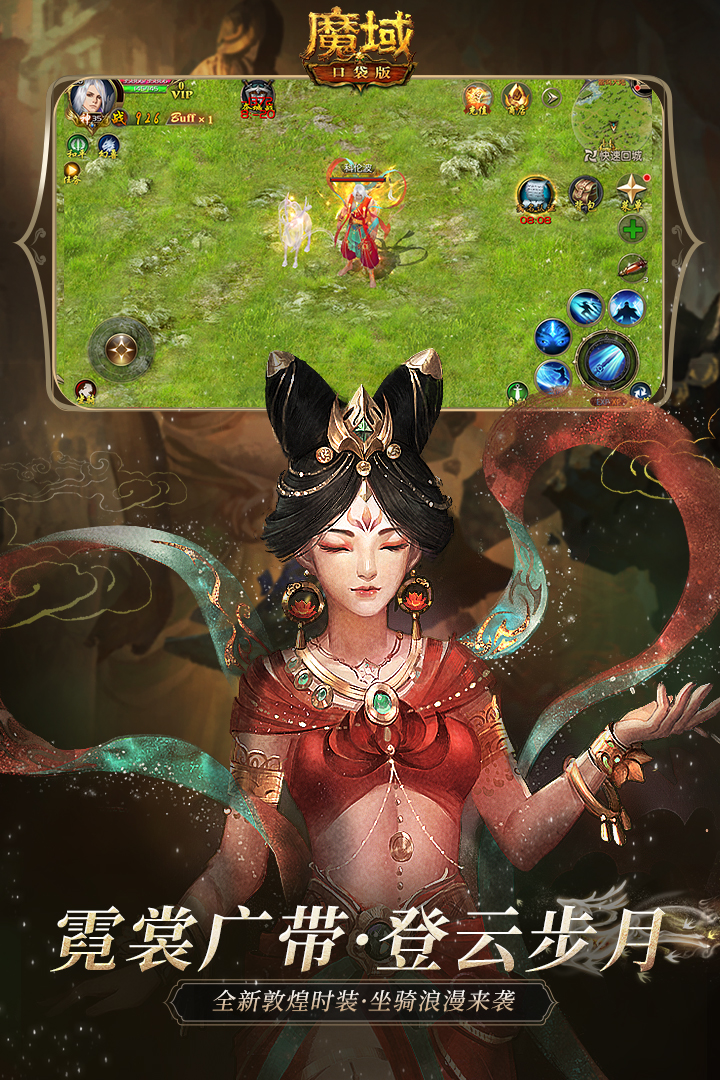The width and height of the screenshot is (720, 1080).
Task: Open the 幻兽 pet menu
Action: pos(108,146)
